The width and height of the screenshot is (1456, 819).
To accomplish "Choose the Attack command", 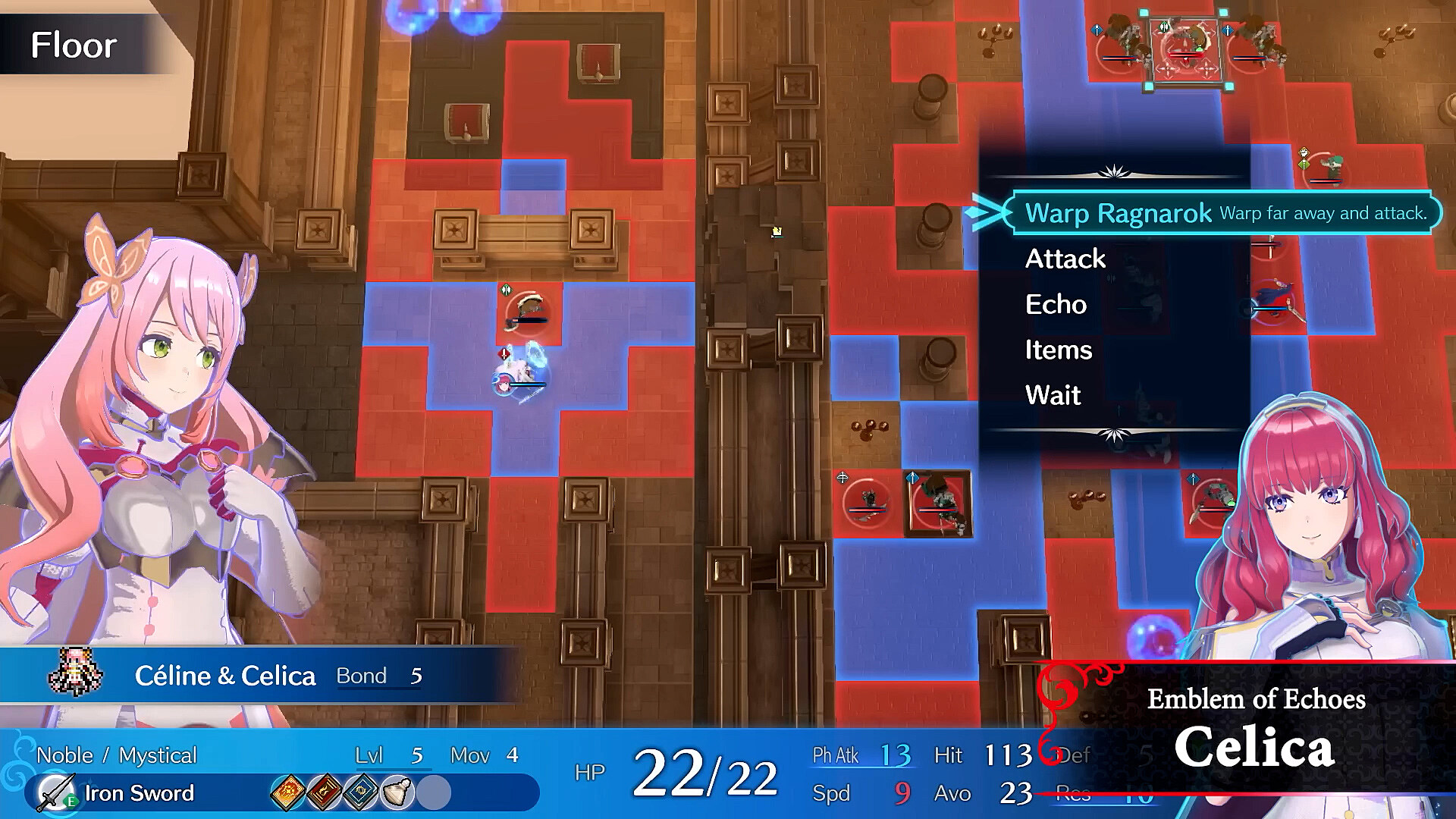I will pos(1065,259).
